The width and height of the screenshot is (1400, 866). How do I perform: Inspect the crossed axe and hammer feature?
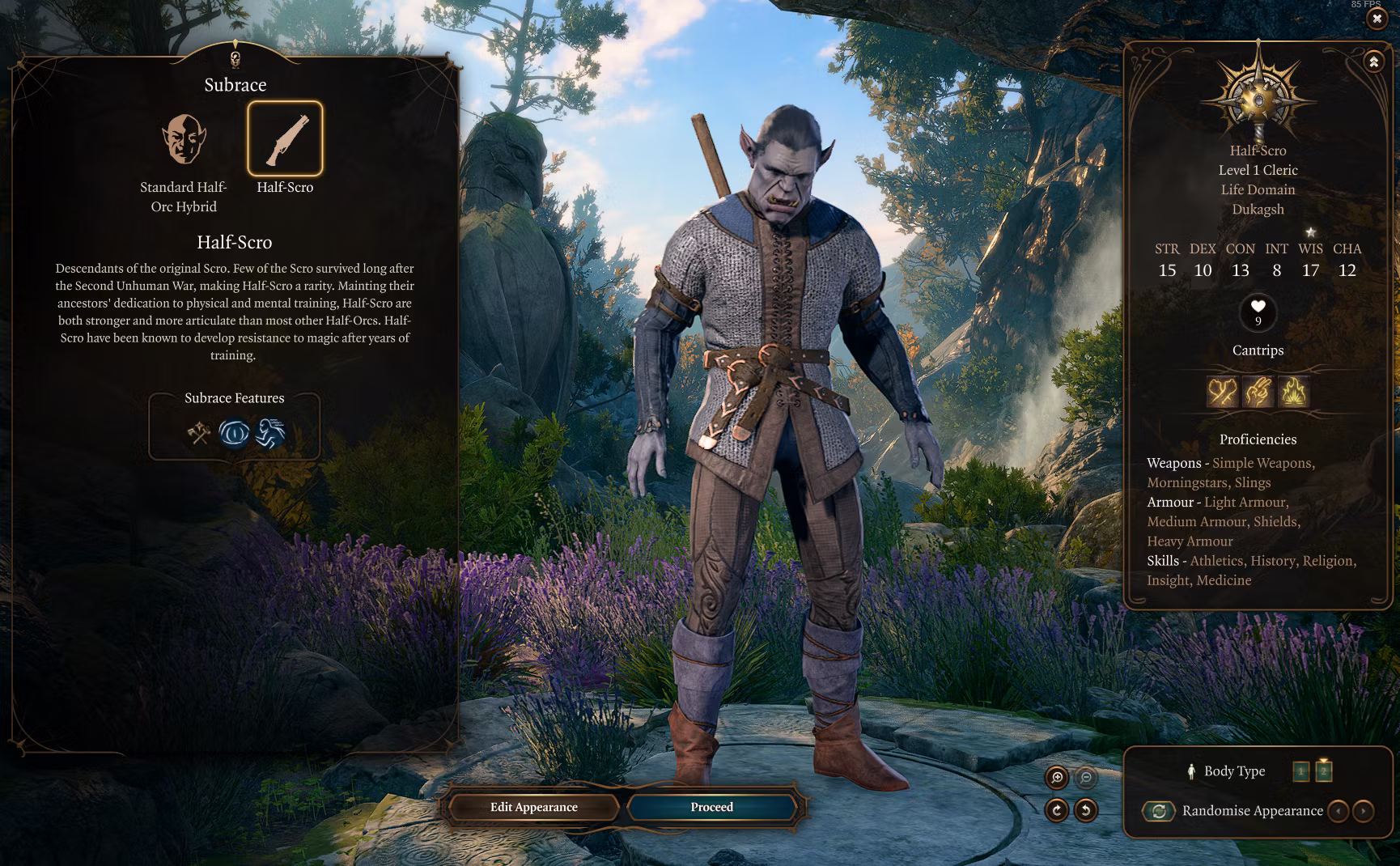[199, 433]
